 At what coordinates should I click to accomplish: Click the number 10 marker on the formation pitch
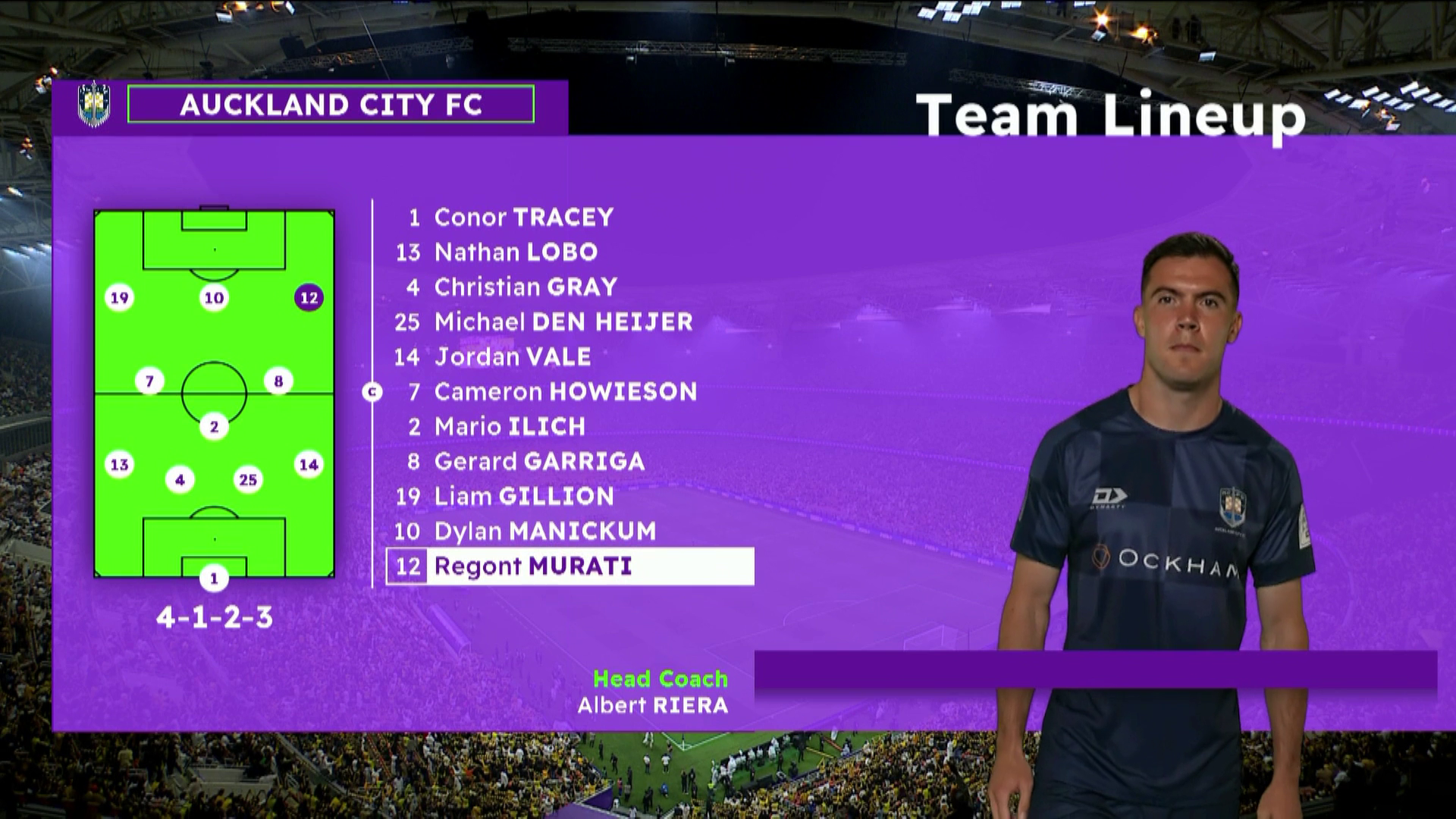click(x=214, y=298)
